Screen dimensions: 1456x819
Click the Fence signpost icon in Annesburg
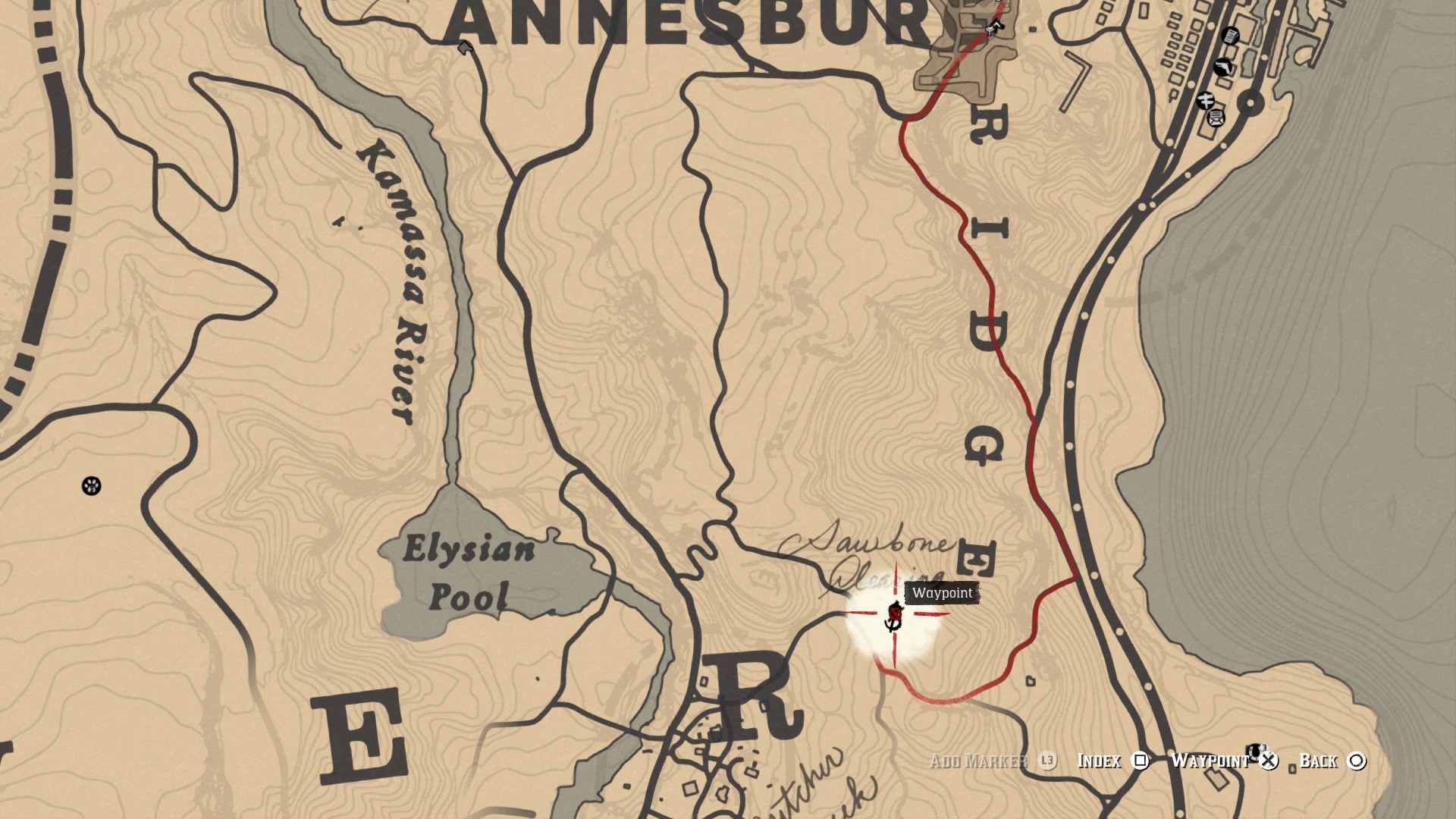1206,100
